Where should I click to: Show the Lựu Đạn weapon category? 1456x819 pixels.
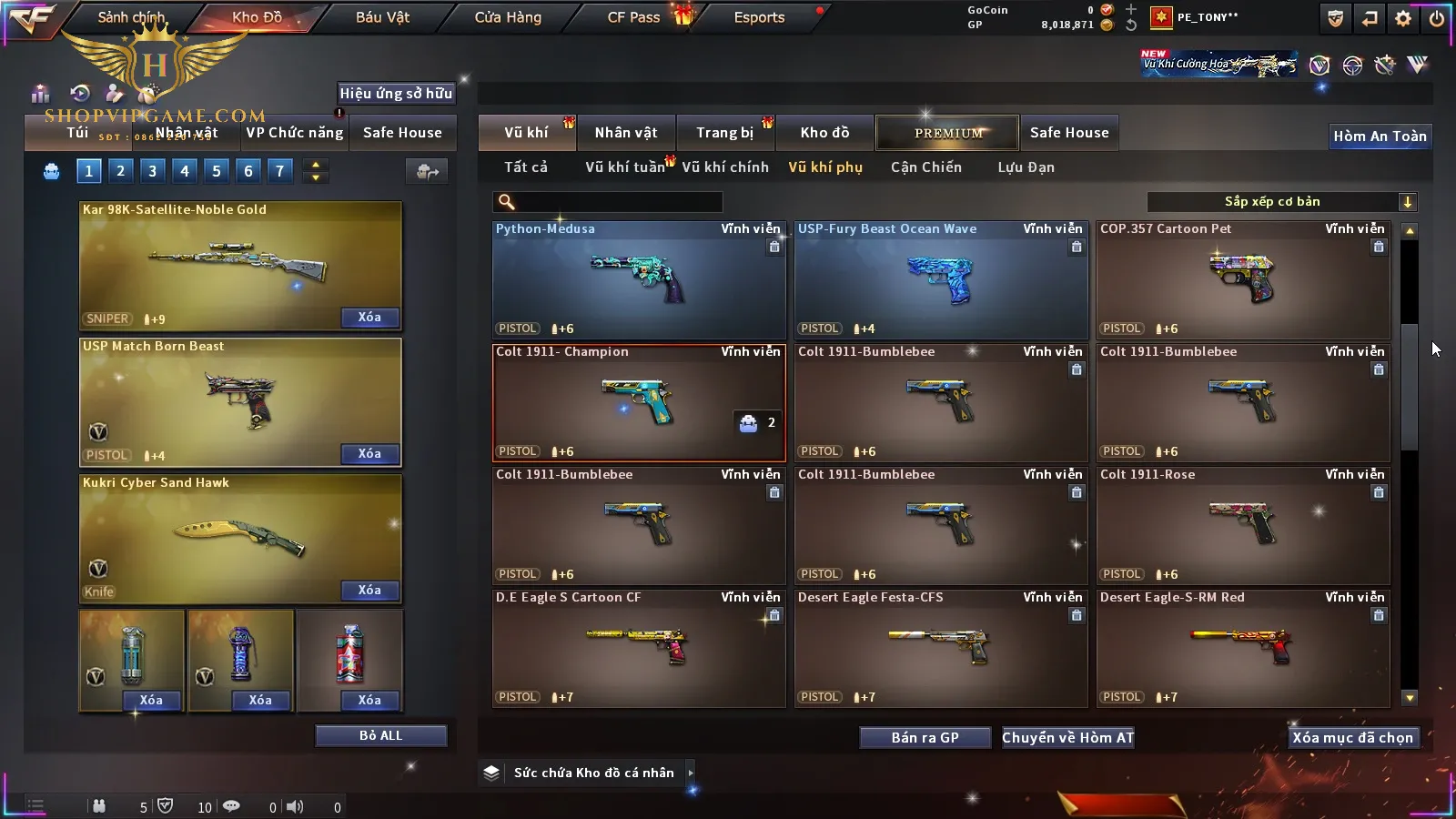click(x=1026, y=167)
